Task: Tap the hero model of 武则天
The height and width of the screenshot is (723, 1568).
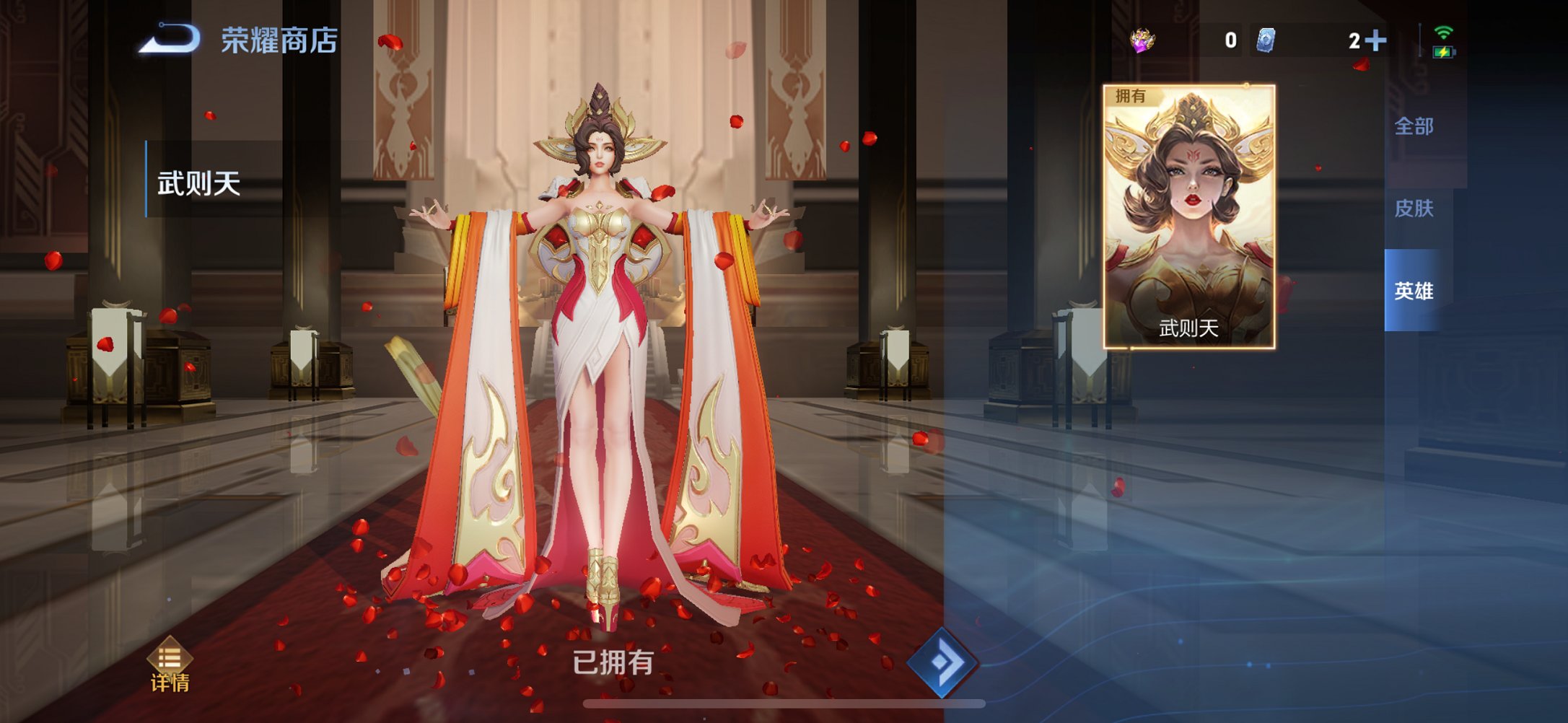Action: coord(599,325)
